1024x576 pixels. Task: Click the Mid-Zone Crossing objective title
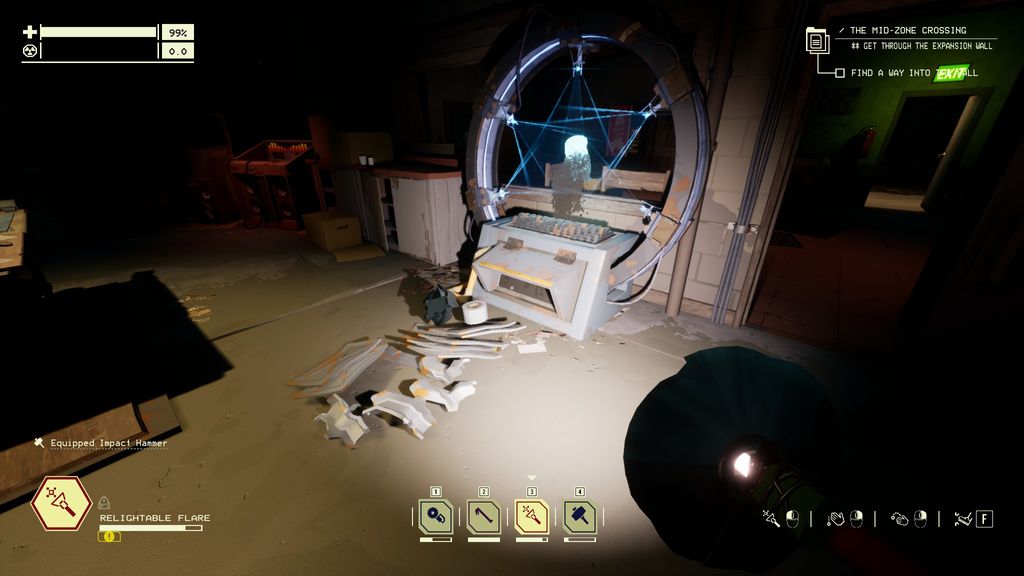click(x=908, y=31)
